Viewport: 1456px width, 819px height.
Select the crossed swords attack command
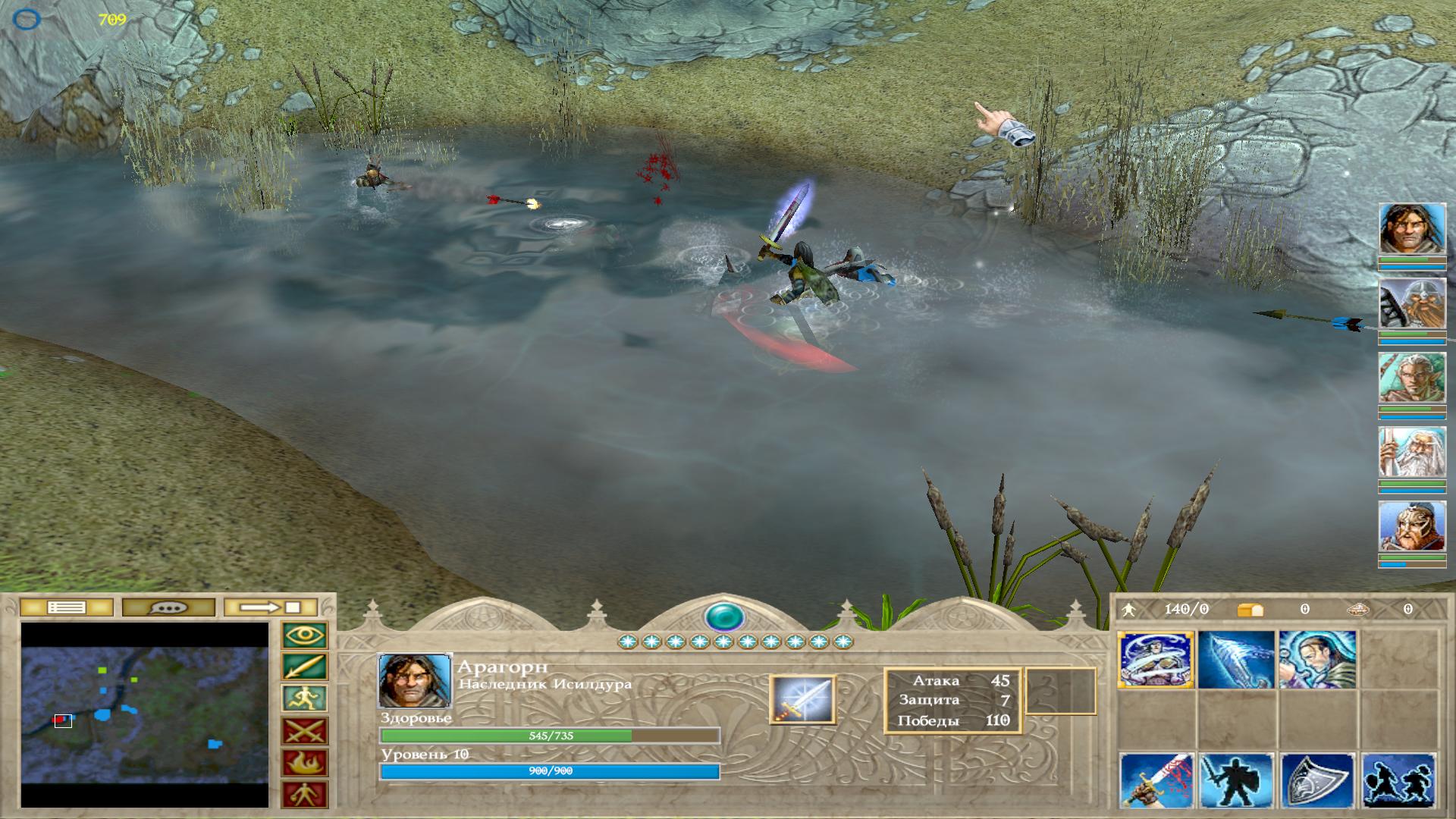[305, 731]
